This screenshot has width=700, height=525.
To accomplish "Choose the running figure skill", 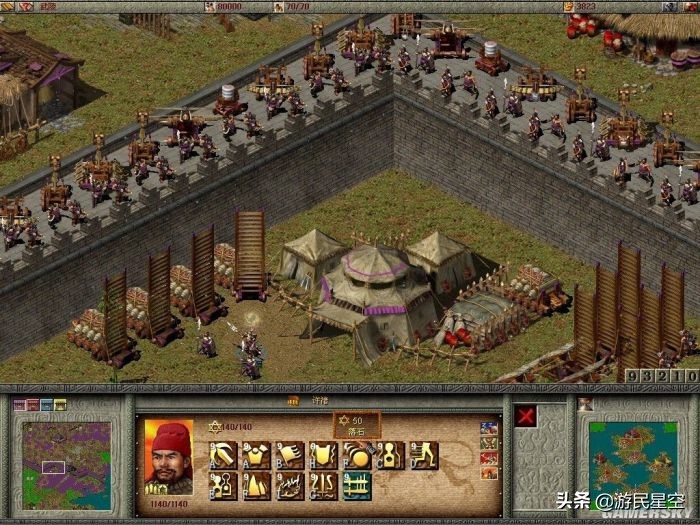I will tap(423, 456).
